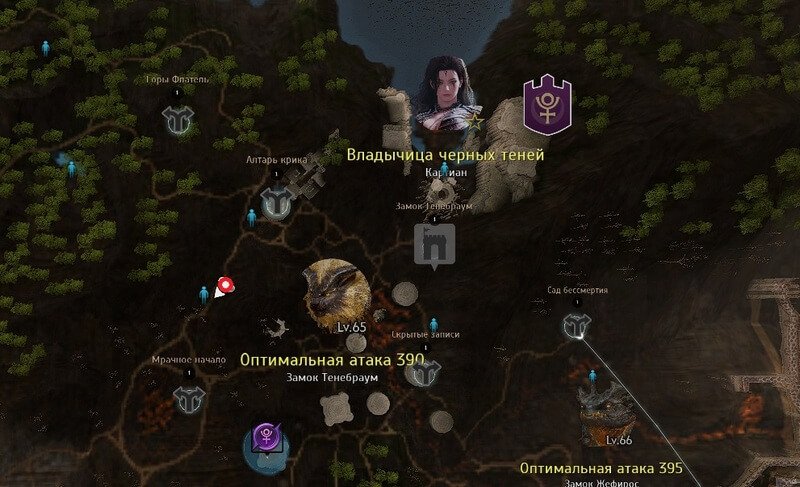Open the Lv.65 monster zone icon
Viewport: 800px width, 487px height.
(331, 293)
